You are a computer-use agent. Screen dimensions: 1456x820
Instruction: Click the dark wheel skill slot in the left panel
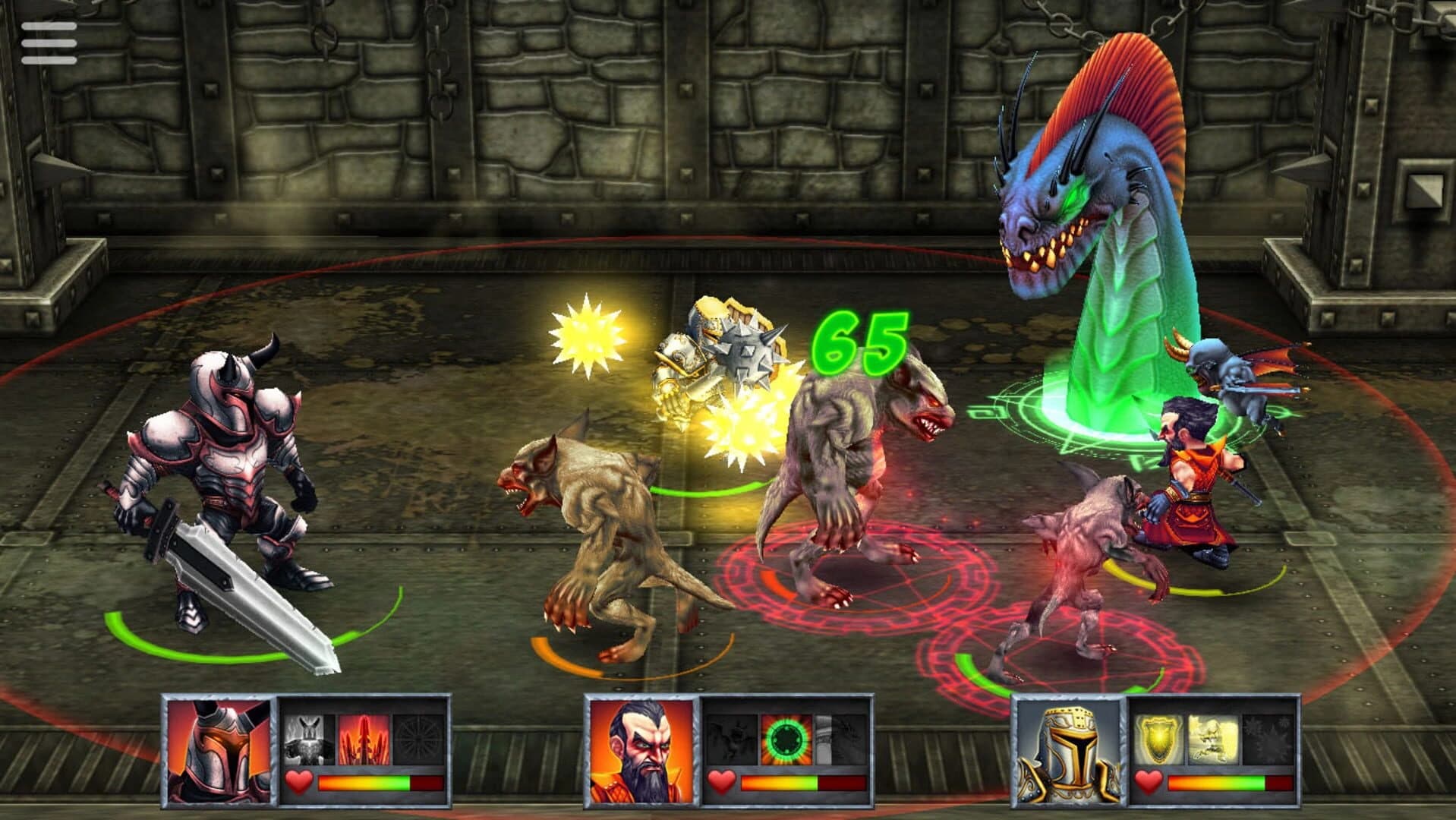click(417, 738)
